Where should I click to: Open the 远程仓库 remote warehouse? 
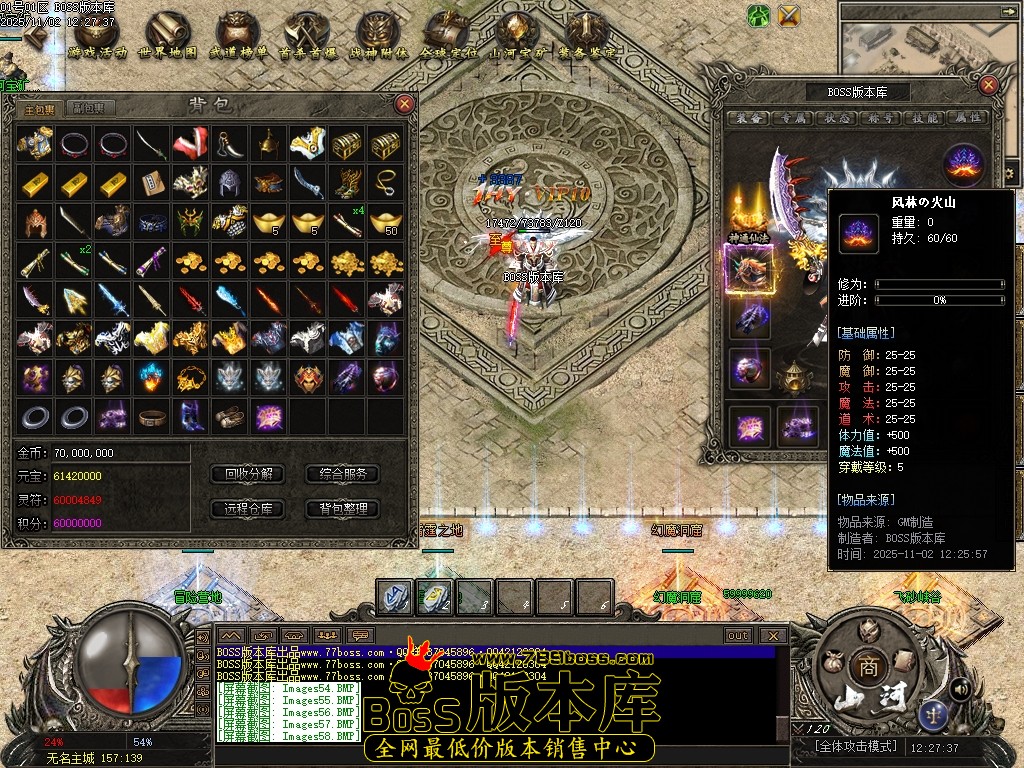(x=249, y=508)
